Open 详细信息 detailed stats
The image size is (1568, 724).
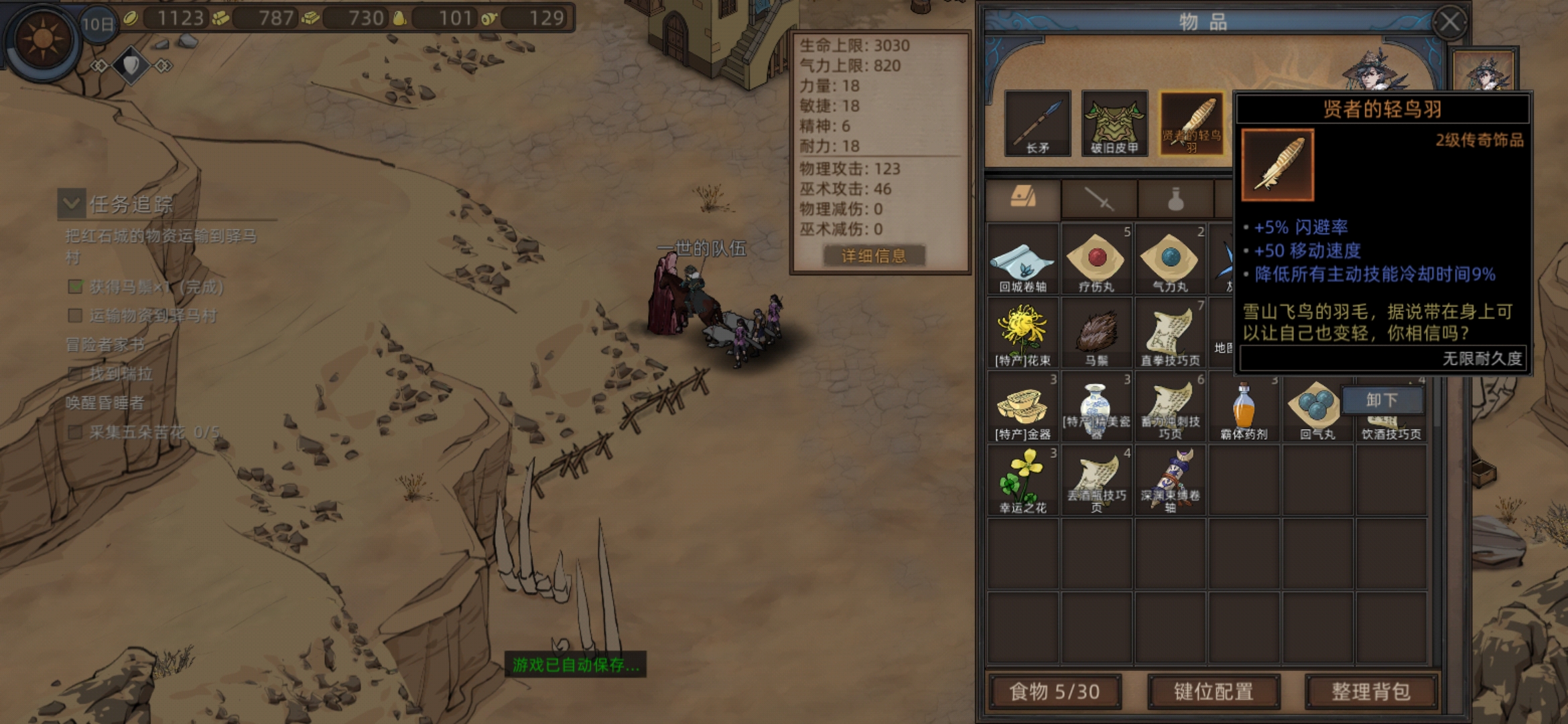coord(874,255)
